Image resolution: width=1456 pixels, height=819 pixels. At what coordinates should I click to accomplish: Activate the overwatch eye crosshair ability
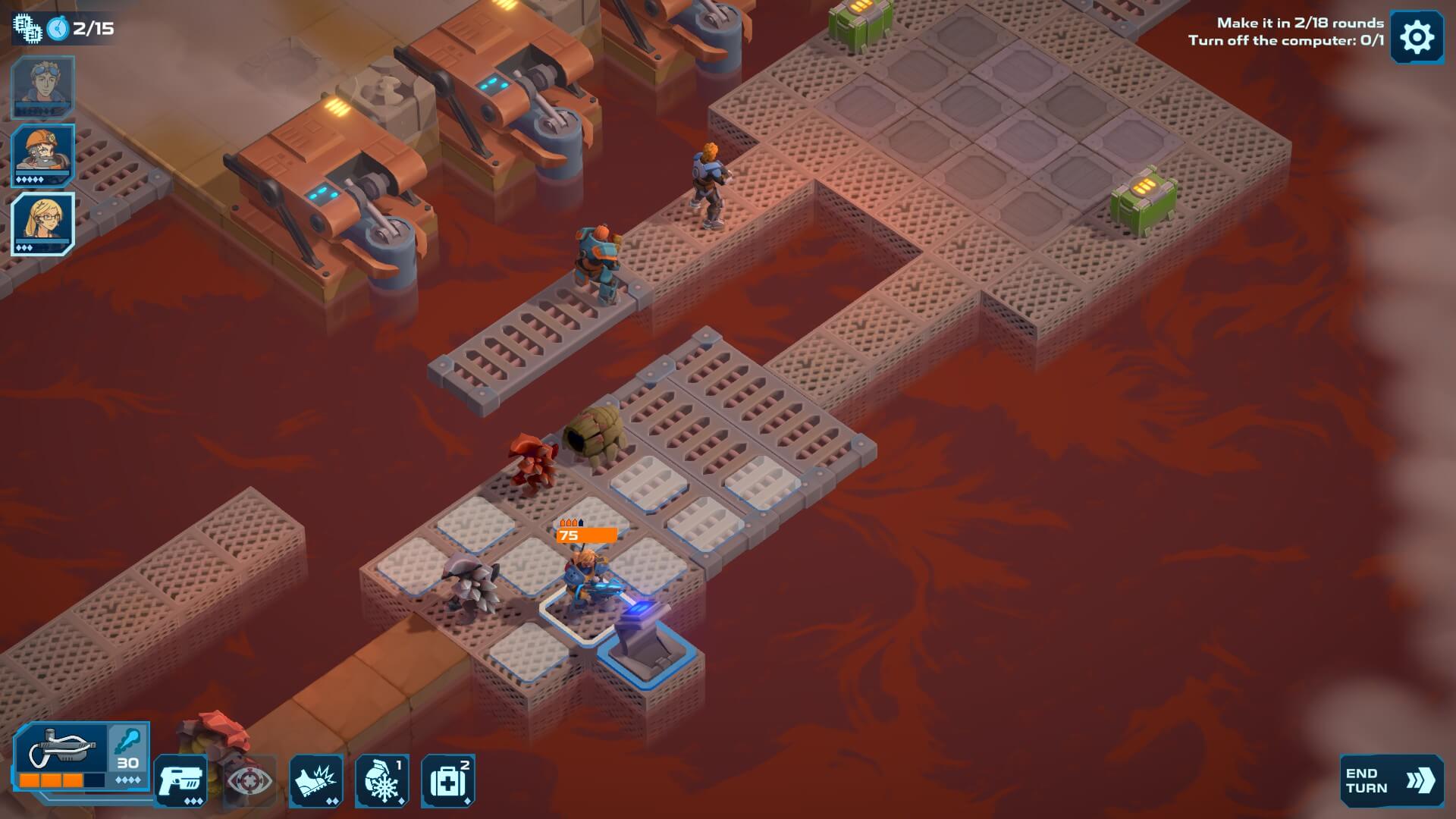point(250,780)
